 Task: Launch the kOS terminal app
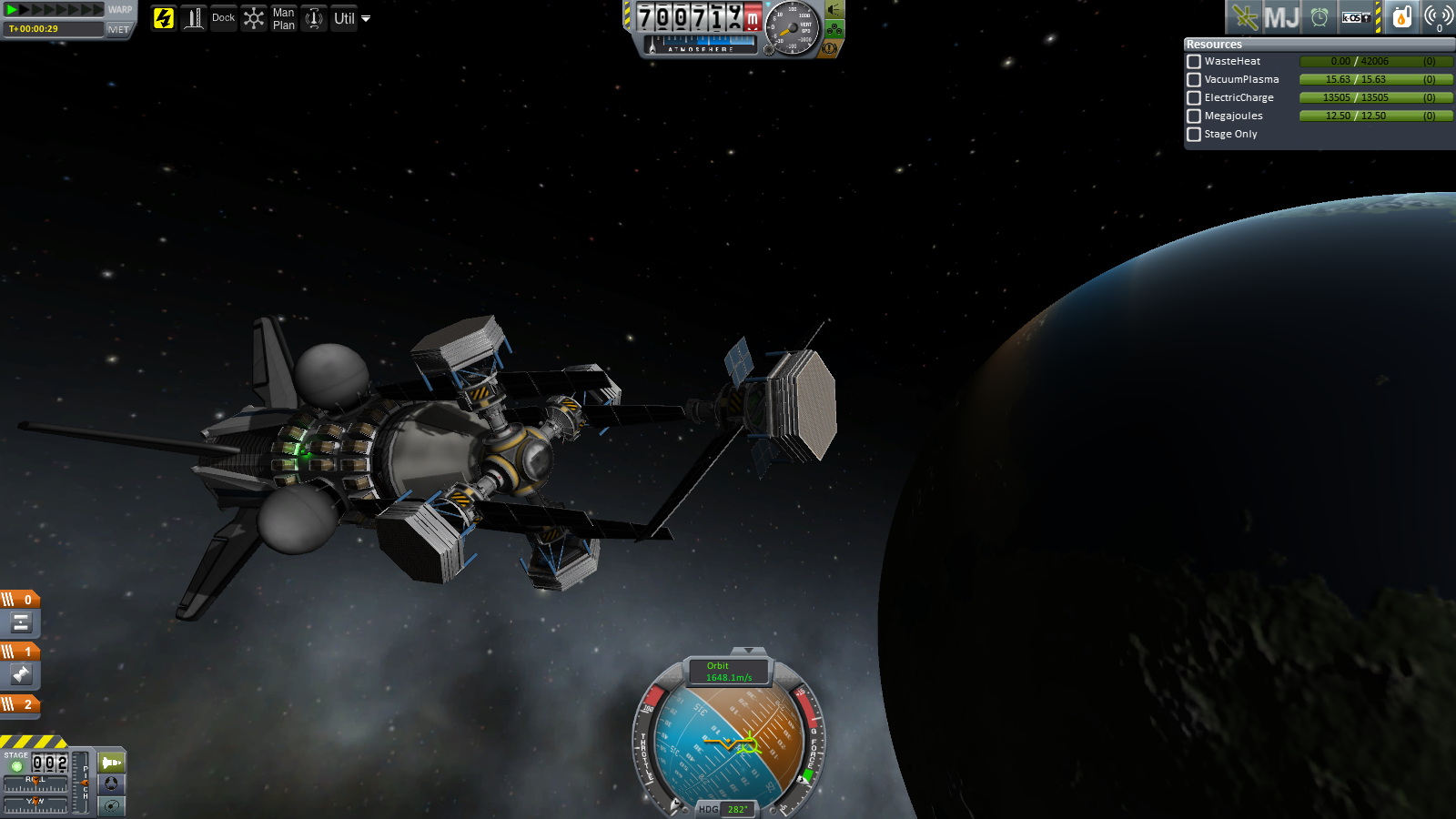(x=1356, y=17)
